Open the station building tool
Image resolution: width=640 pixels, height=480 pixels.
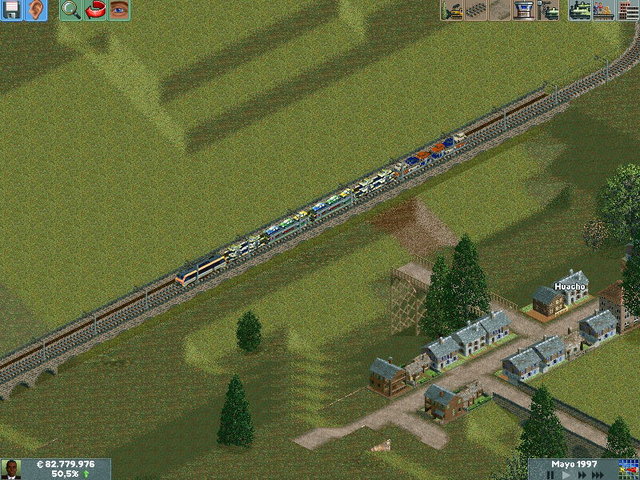coord(524,10)
